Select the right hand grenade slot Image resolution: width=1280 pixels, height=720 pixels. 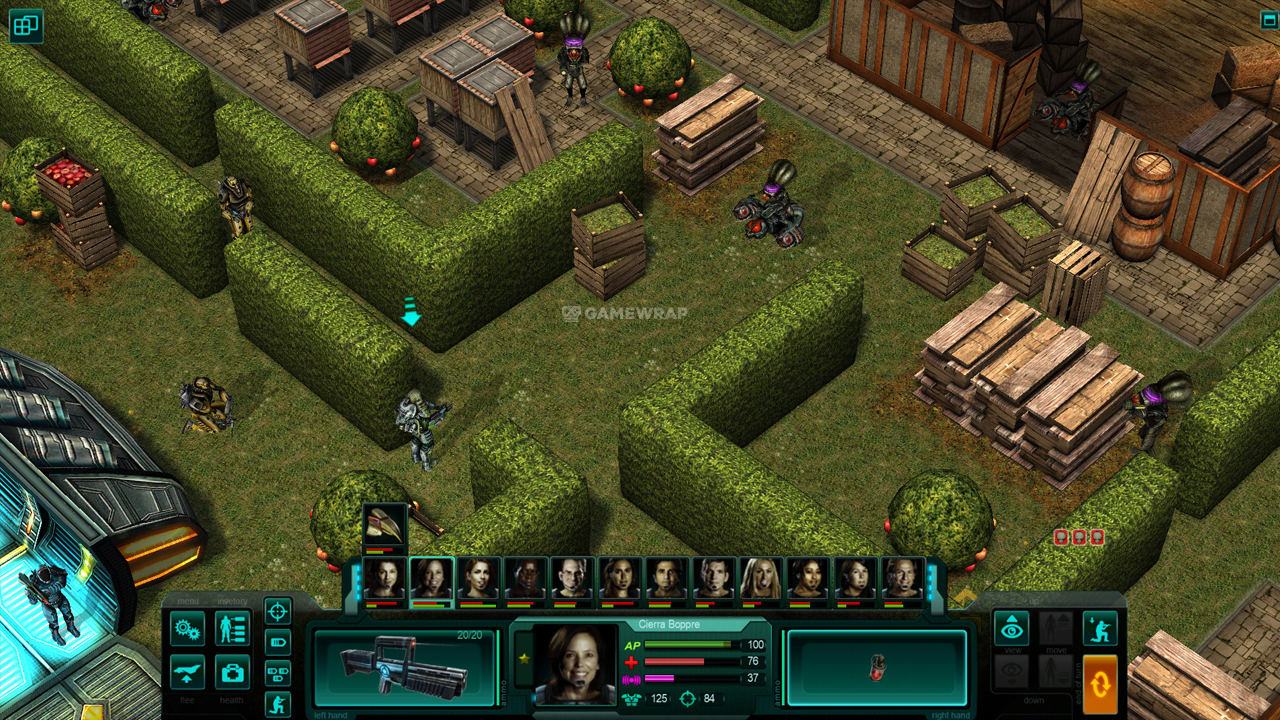877,667
